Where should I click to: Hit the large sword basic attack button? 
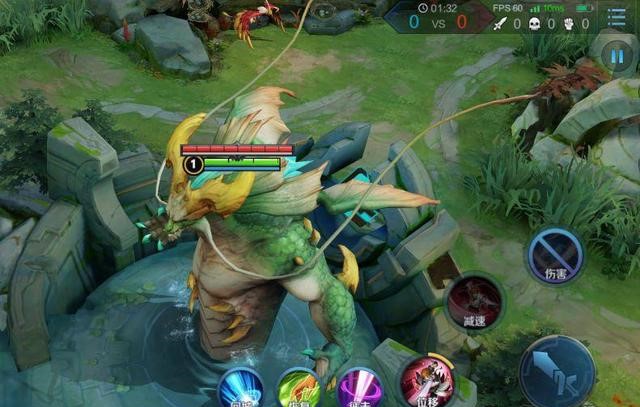click(557, 370)
